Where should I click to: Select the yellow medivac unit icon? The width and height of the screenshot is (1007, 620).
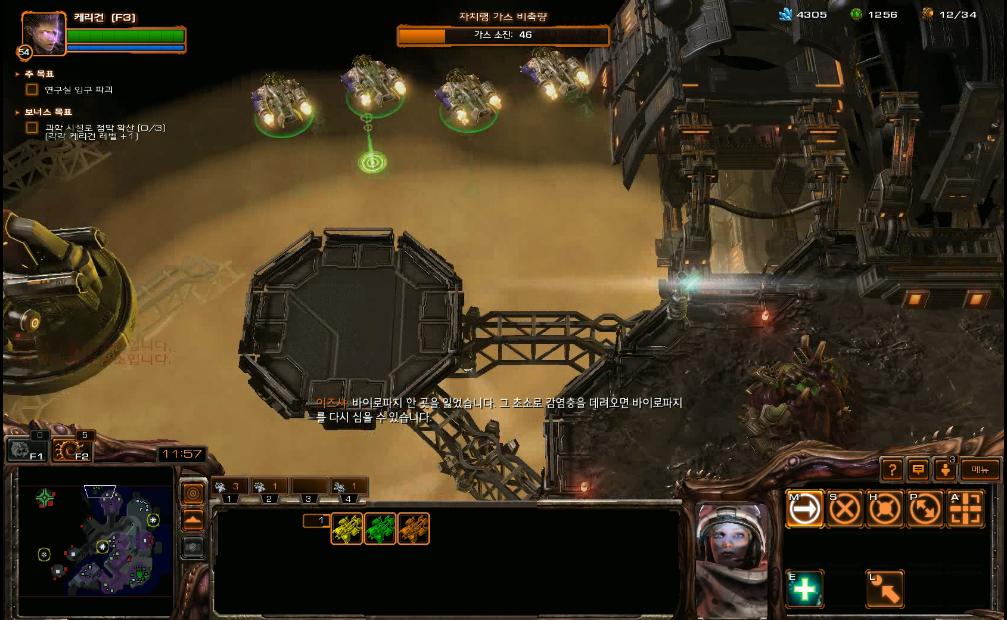click(347, 528)
